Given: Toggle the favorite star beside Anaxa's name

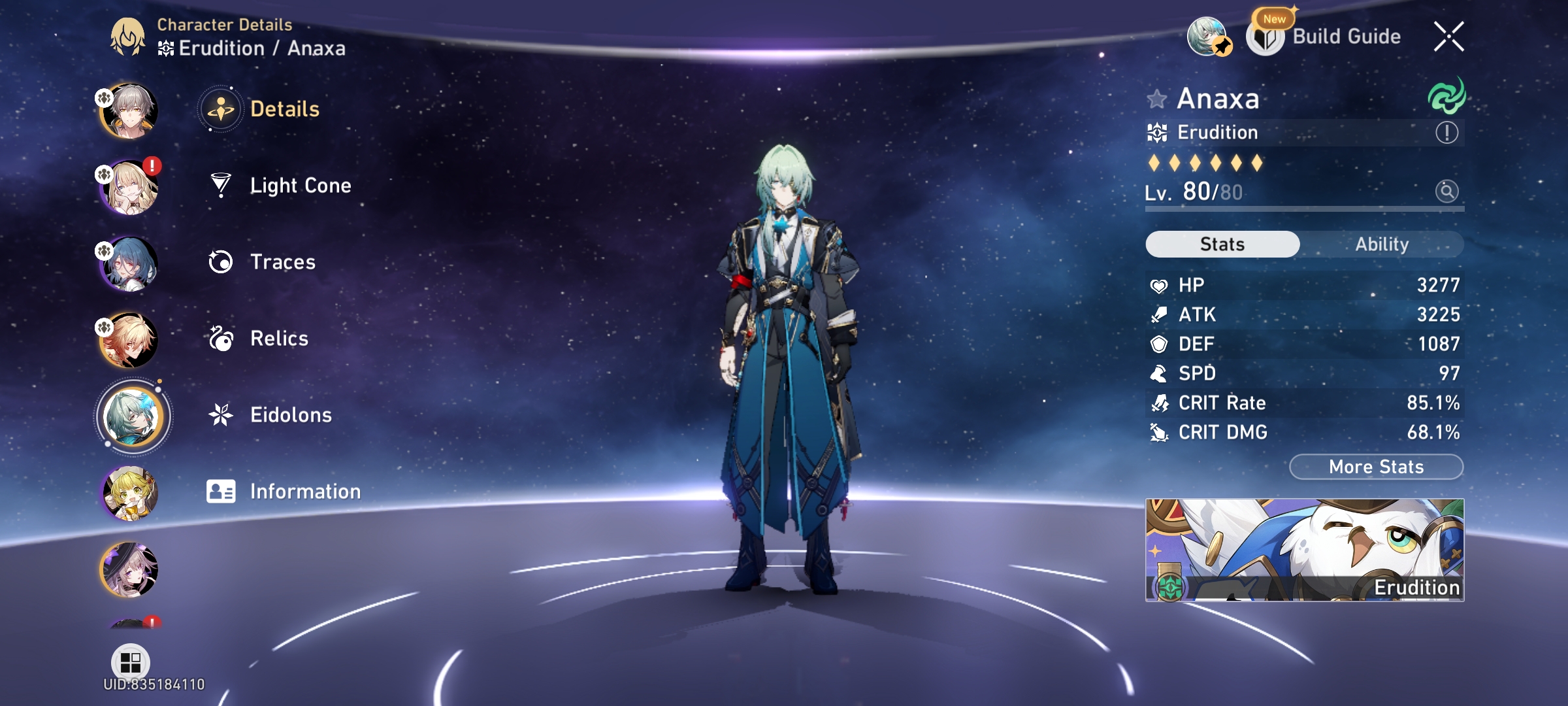Looking at the screenshot, I should [x=1157, y=99].
